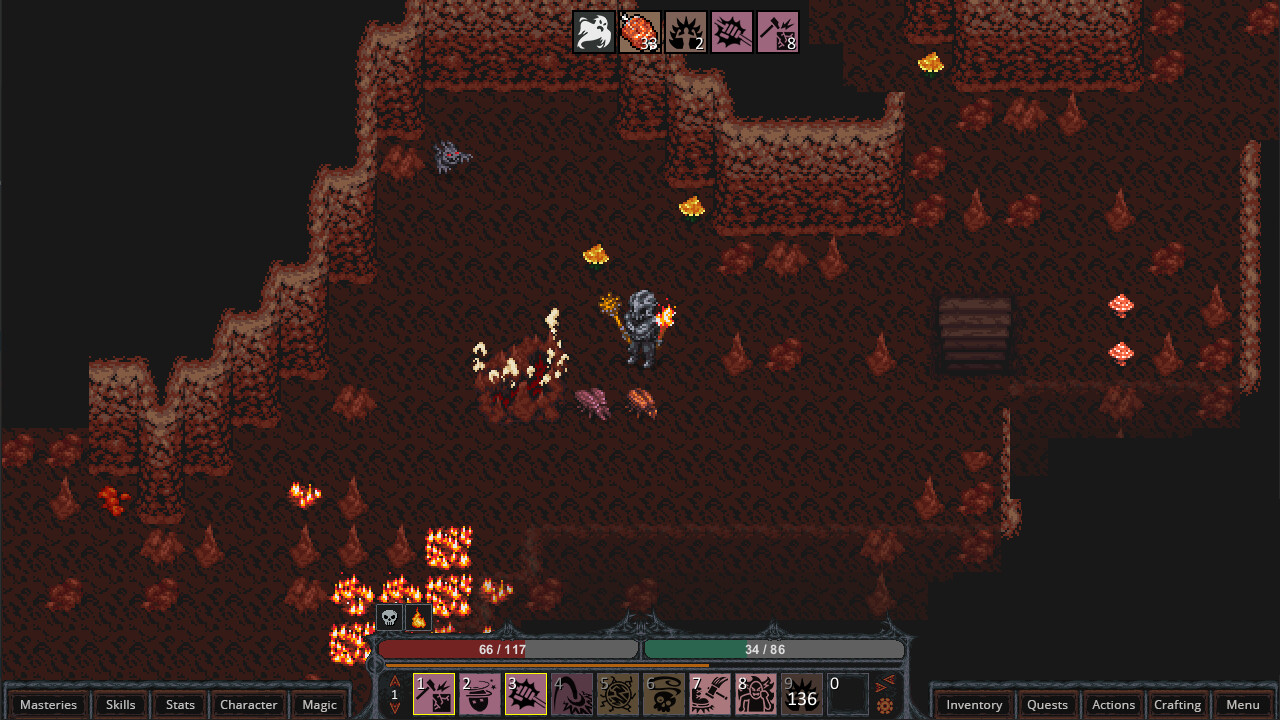This screenshot has width=1280, height=720.
Task: Open the Inventory screen
Action: [973, 704]
